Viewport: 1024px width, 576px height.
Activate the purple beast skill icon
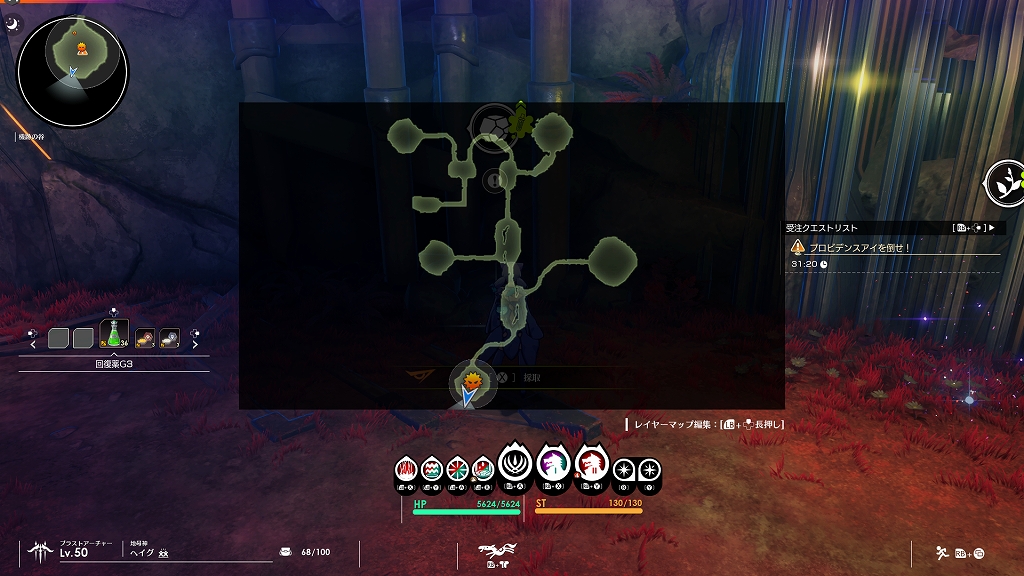coord(552,464)
